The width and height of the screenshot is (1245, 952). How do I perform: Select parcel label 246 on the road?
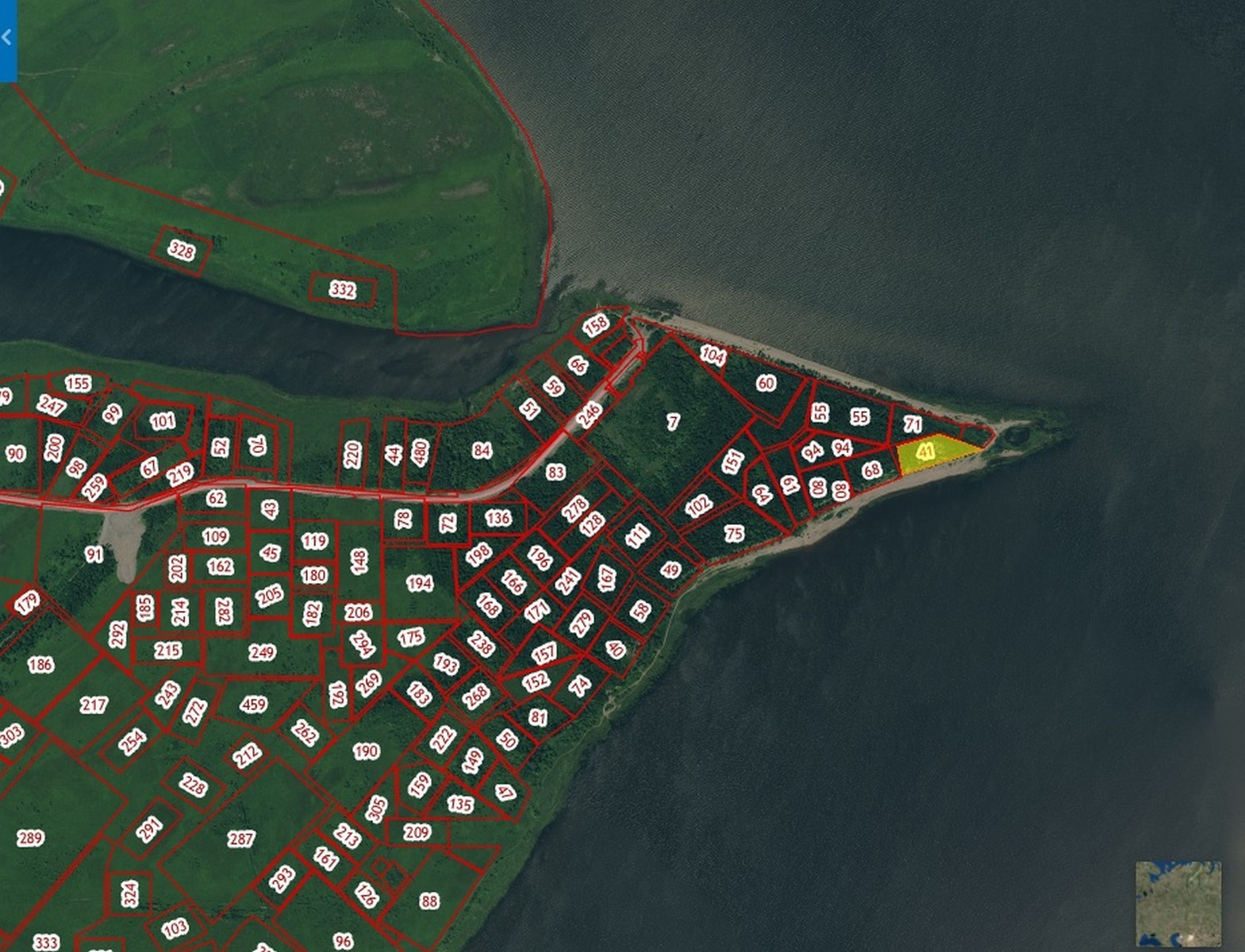589,415
